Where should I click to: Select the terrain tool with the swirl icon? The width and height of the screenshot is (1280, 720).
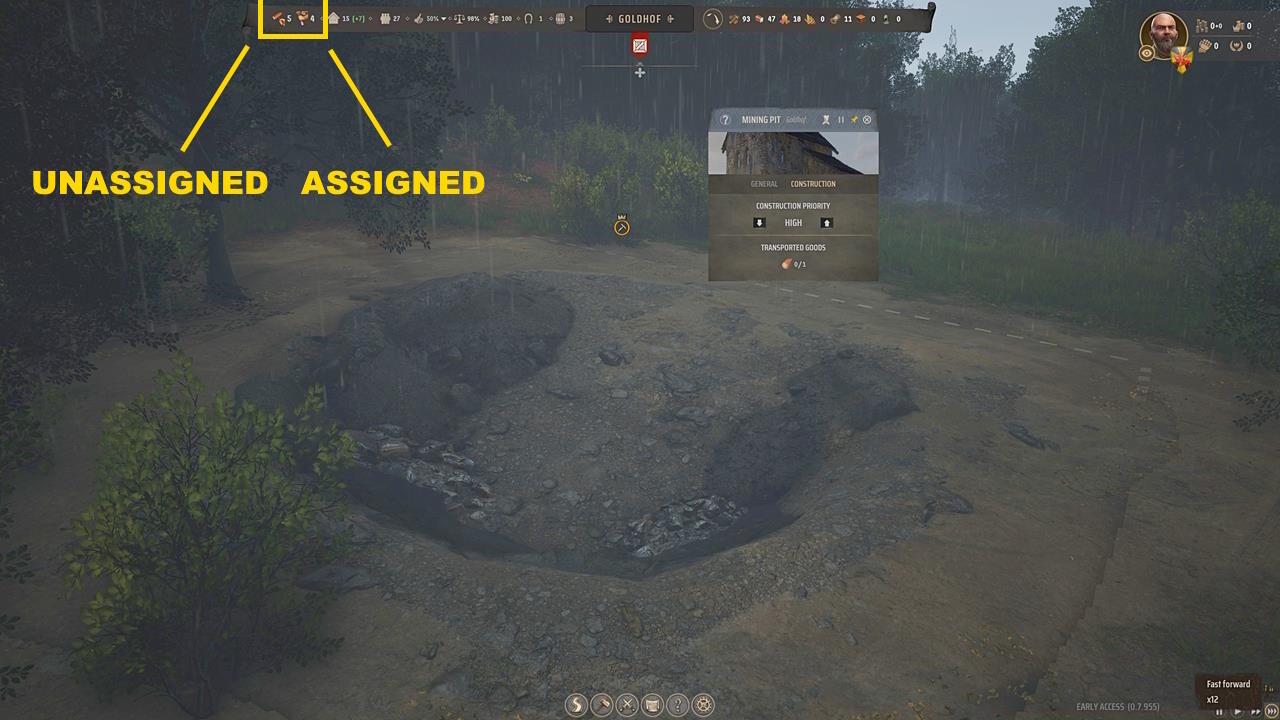pyautogui.click(x=577, y=702)
